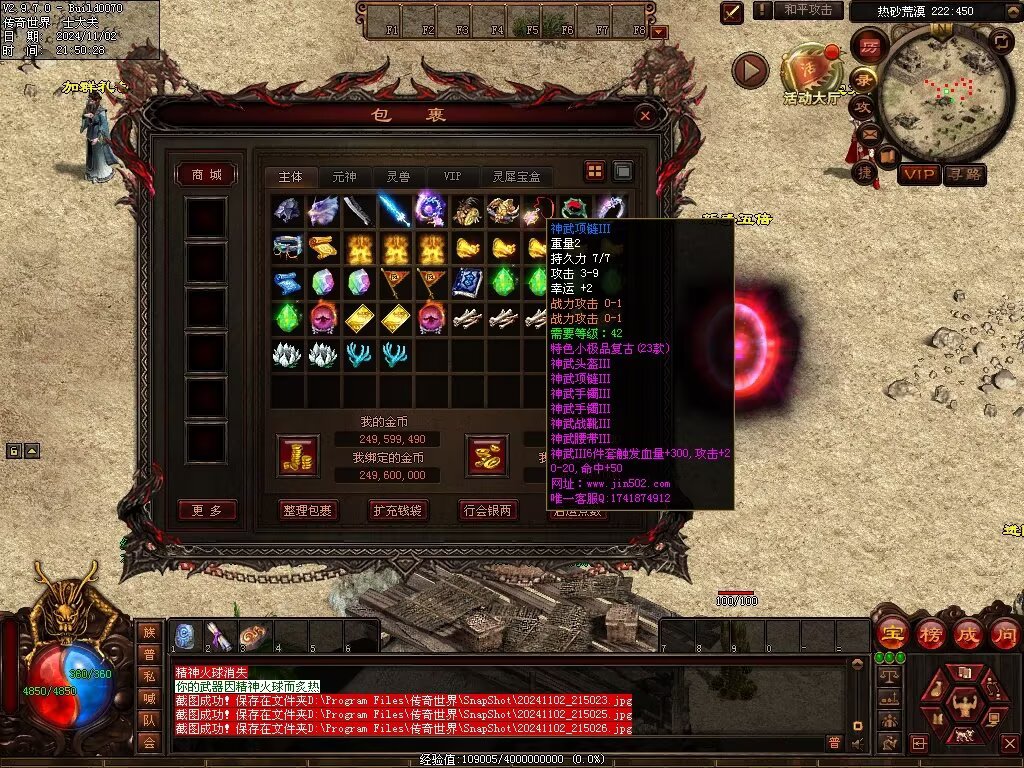This screenshot has height=768, width=1024.
Task: Open the VIP bag tab
Action: (x=452, y=177)
